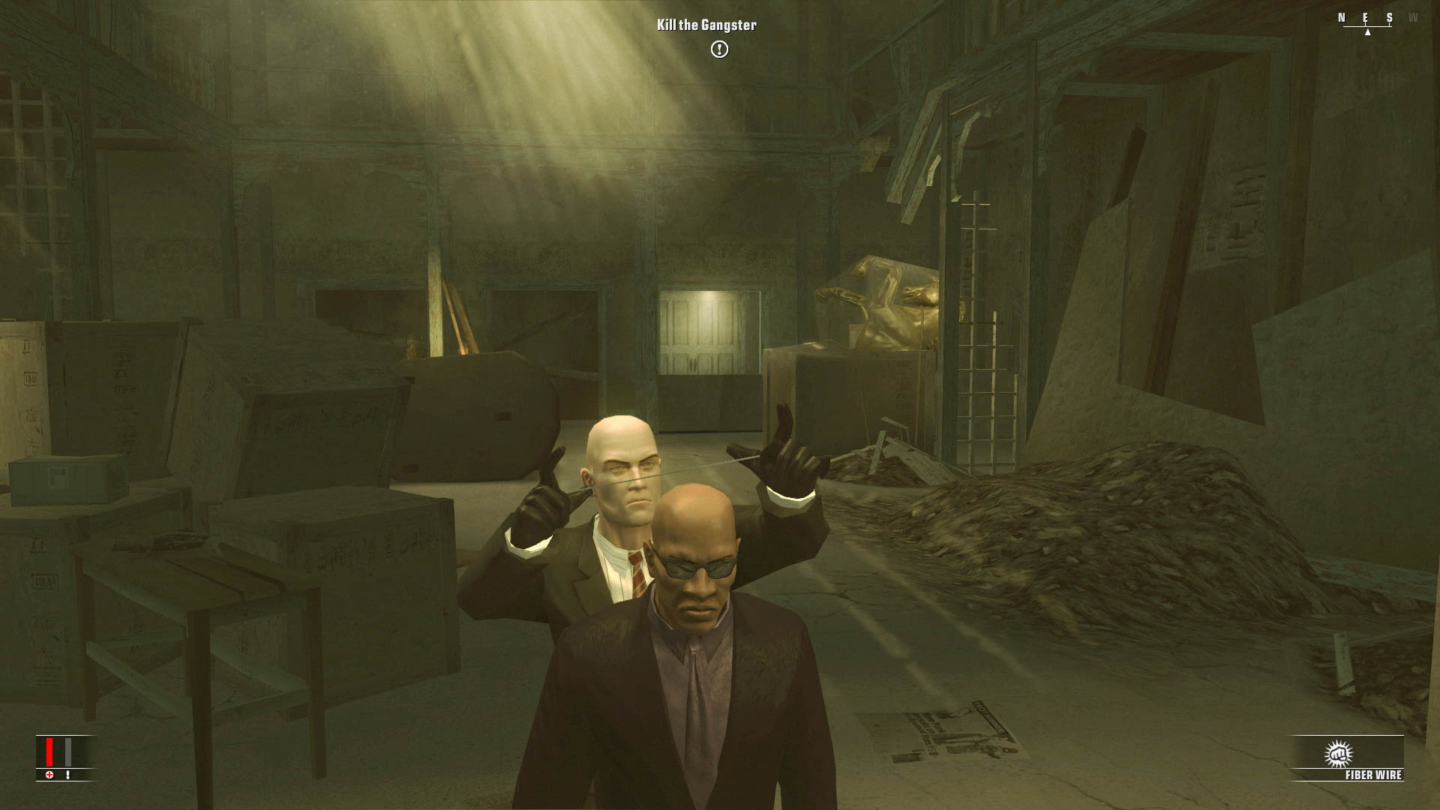Click the red health bar segment

click(x=49, y=752)
